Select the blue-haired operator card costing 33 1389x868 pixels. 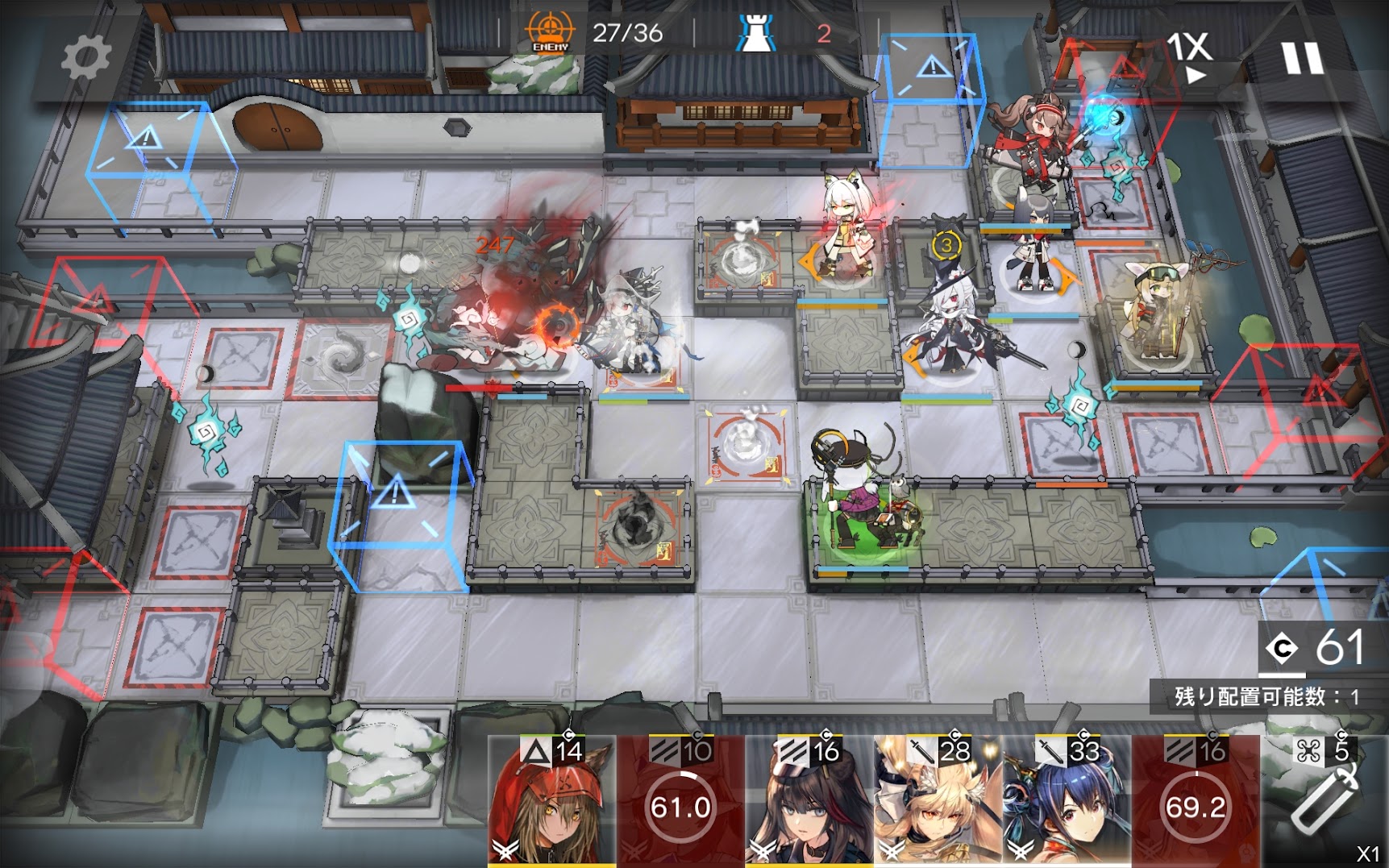1067,802
